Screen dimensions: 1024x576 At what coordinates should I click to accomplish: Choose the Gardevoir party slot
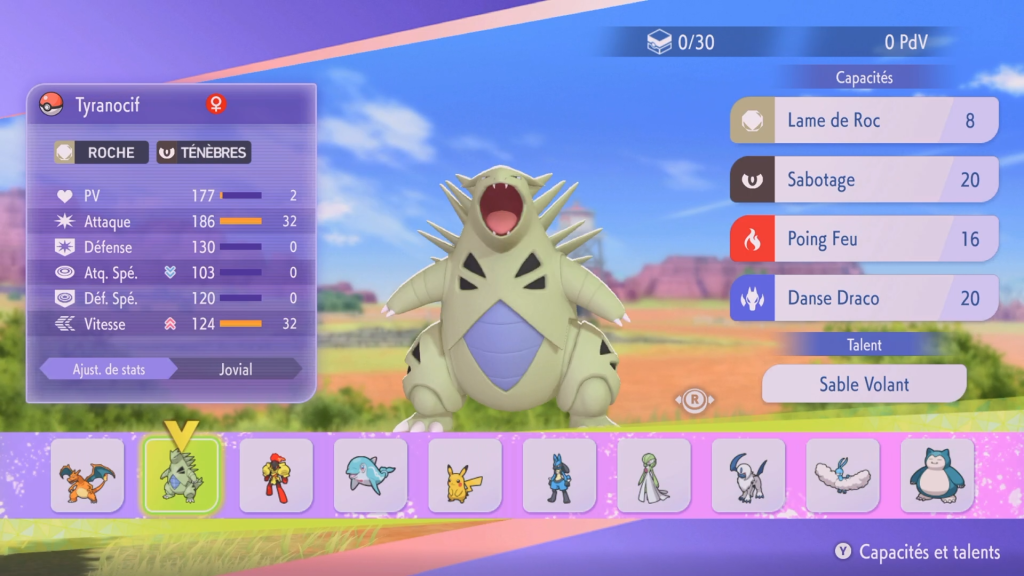coord(653,475)
